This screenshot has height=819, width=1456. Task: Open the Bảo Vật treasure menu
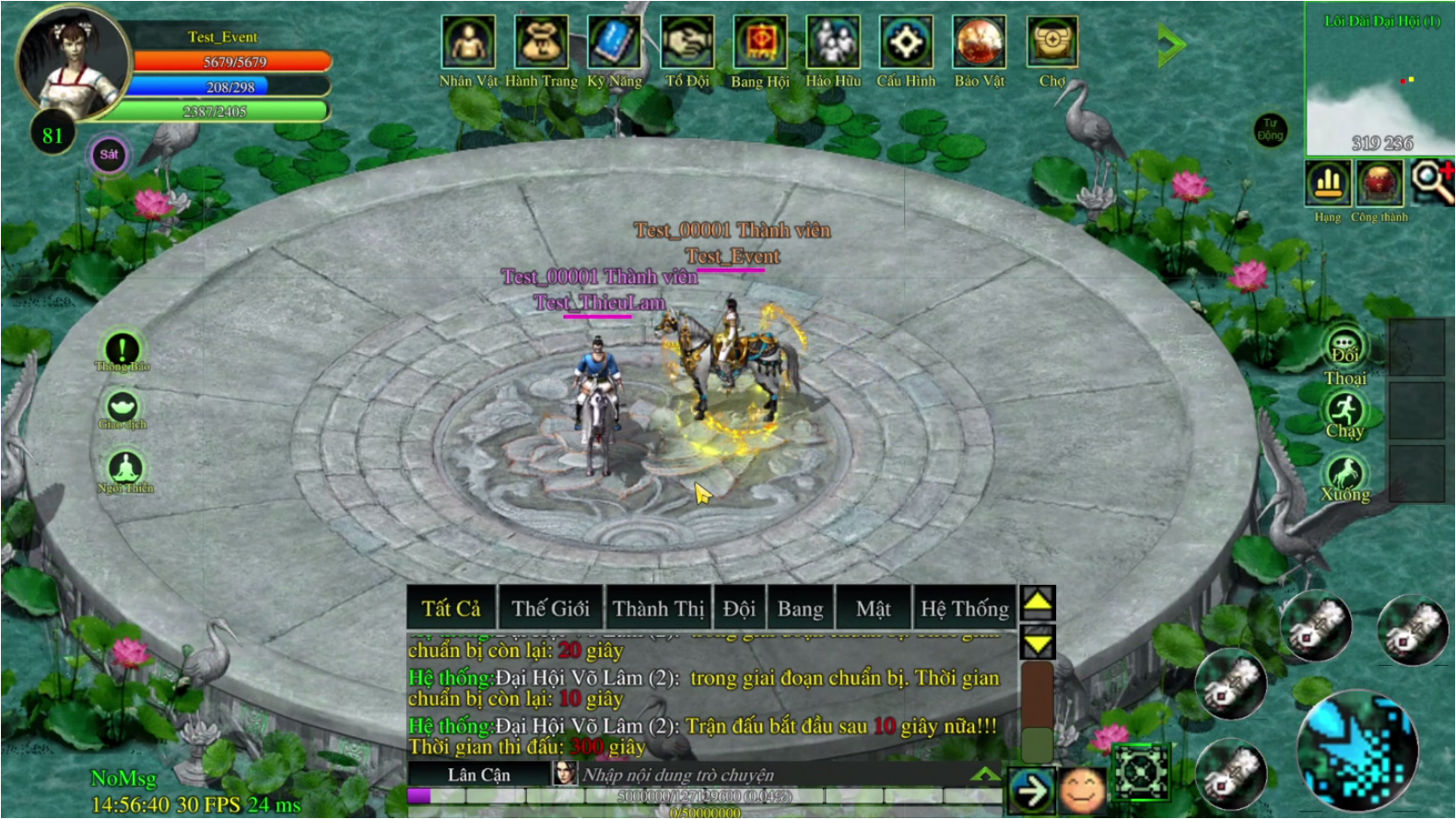[979, 43]
